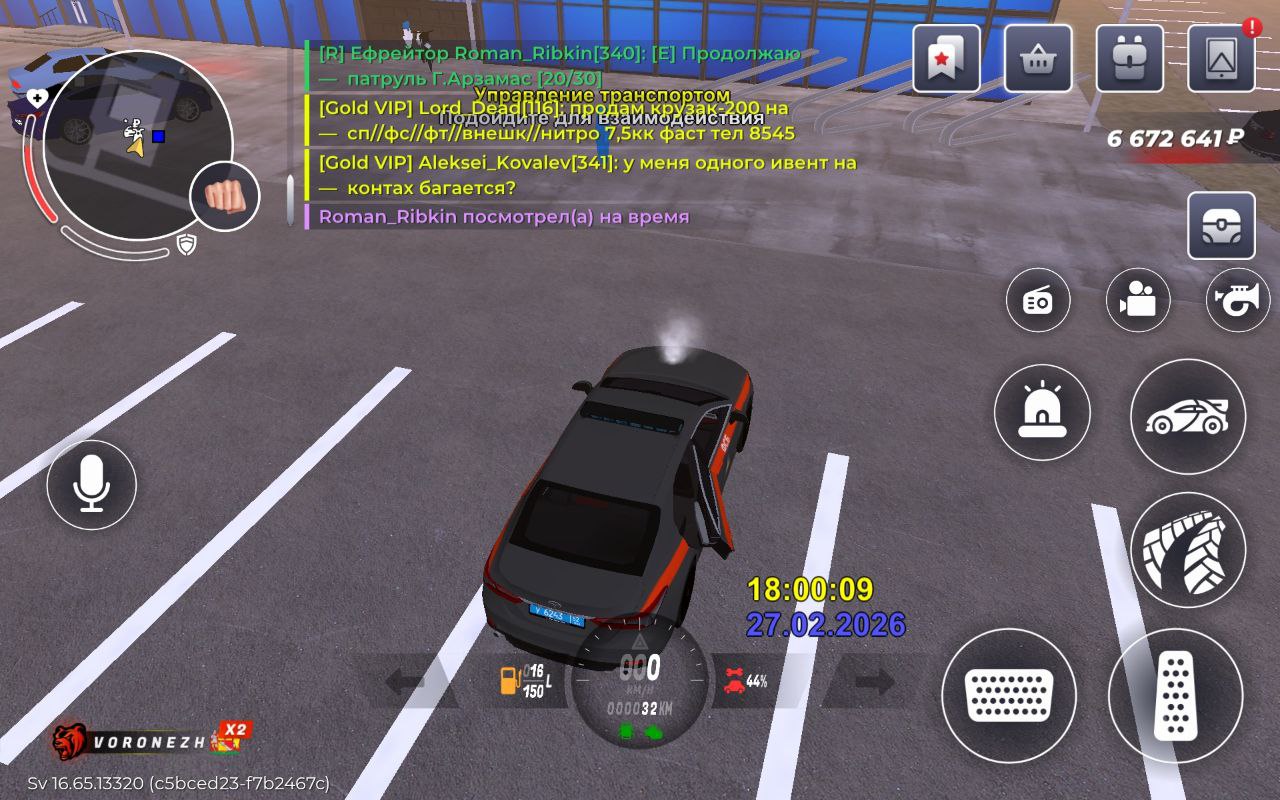This screenshot has width=1280, height=800.
Task: Activate the police siren light
Action: (x=1042, y=412)
